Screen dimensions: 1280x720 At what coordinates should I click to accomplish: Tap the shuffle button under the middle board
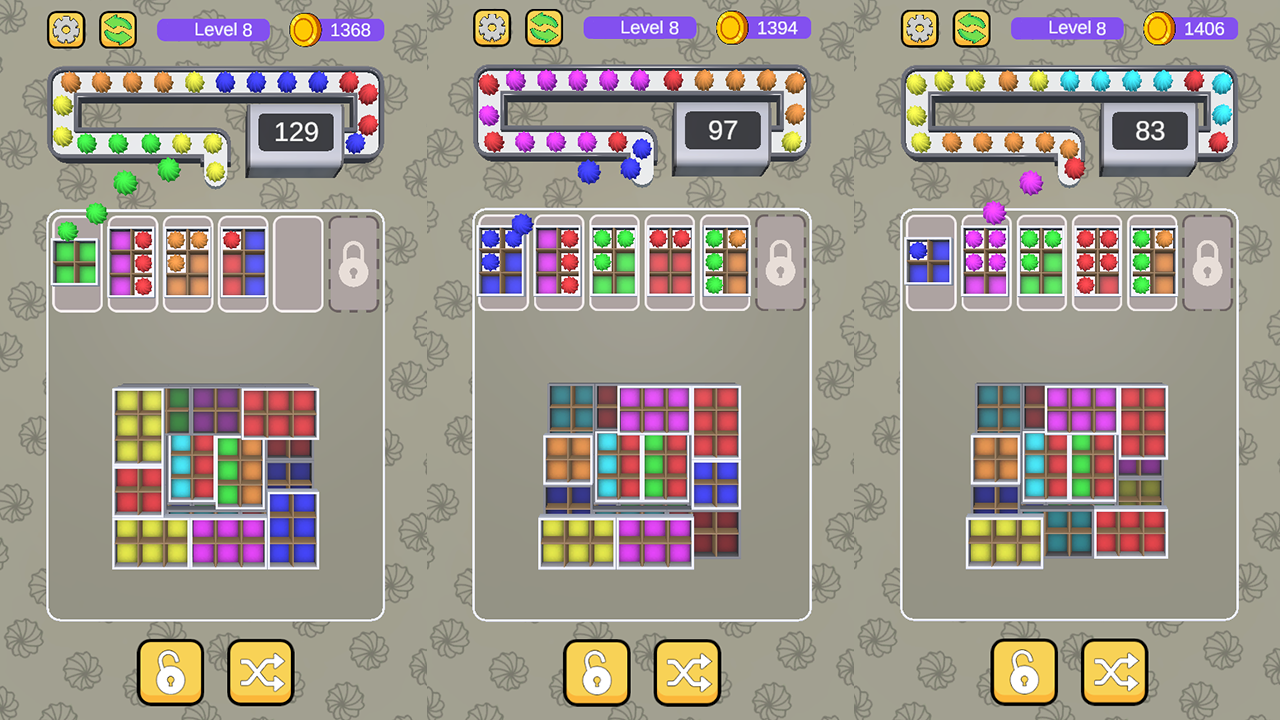[687, 672]
